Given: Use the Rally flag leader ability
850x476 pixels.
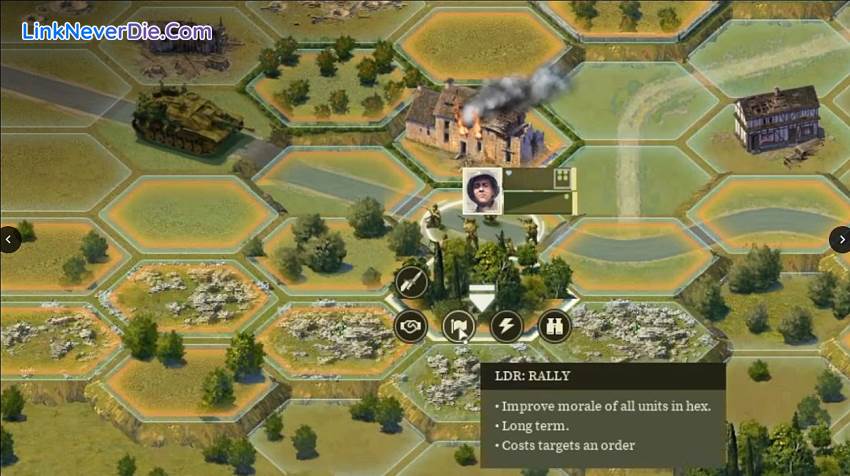Looking at the screenshot, I should point(459,326).
